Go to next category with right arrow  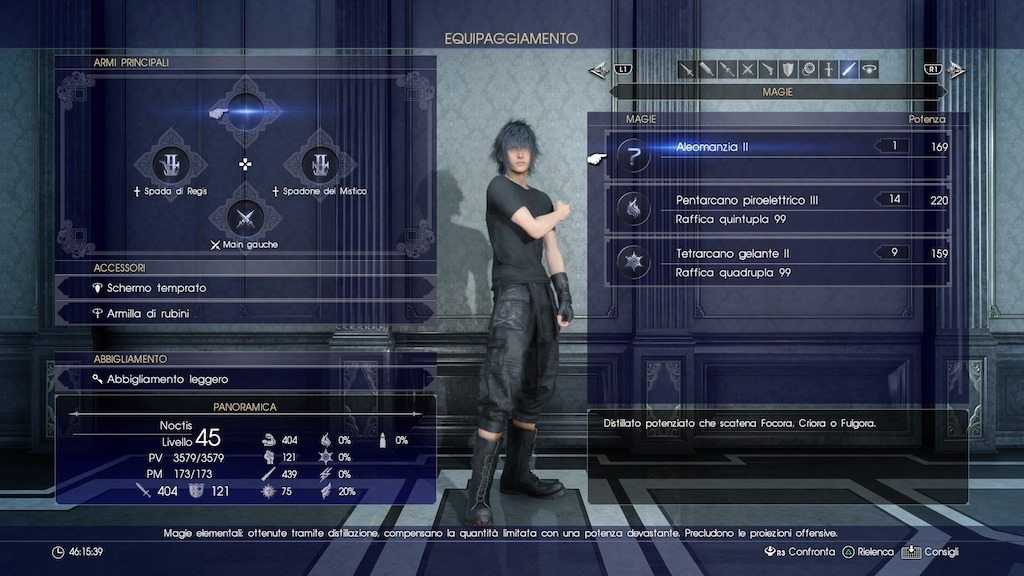point(955,70)
